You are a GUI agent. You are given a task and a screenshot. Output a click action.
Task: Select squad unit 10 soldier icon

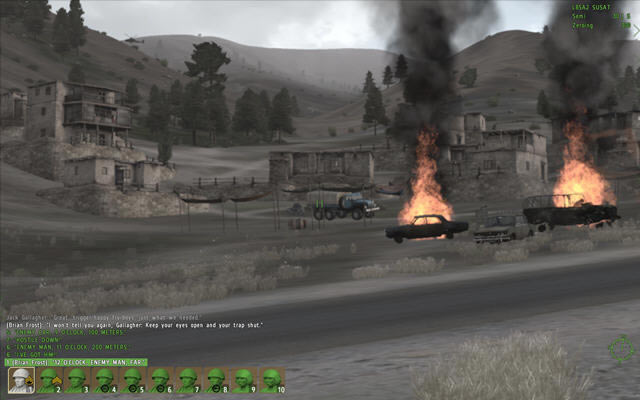click(270, 380)
